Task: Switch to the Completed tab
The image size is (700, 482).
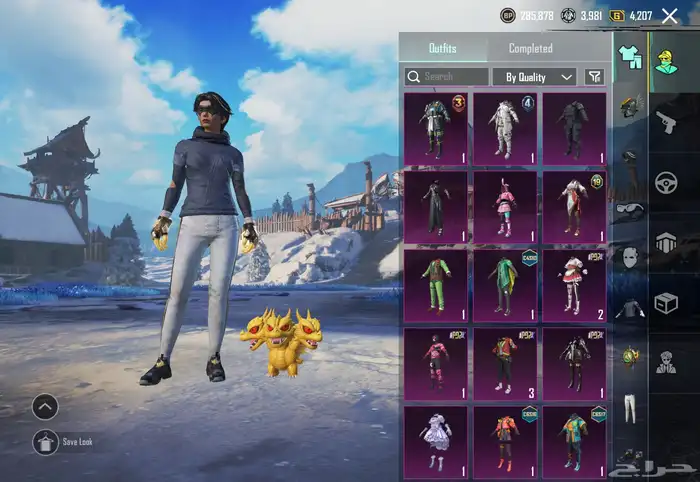Action: tap(530, 48)
